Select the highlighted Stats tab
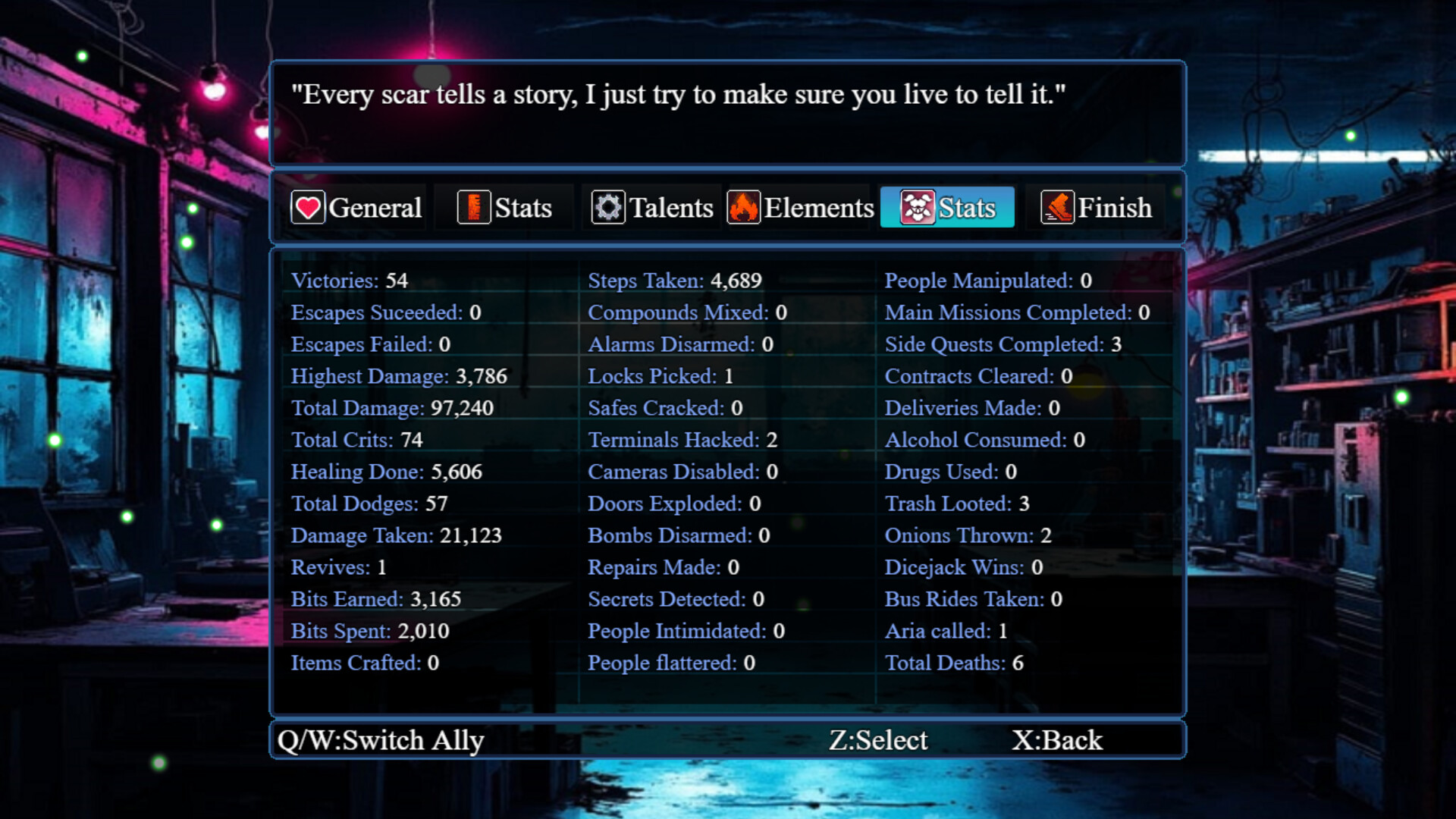Viewport: 1456px width, 819px height. tap(946, 206)
